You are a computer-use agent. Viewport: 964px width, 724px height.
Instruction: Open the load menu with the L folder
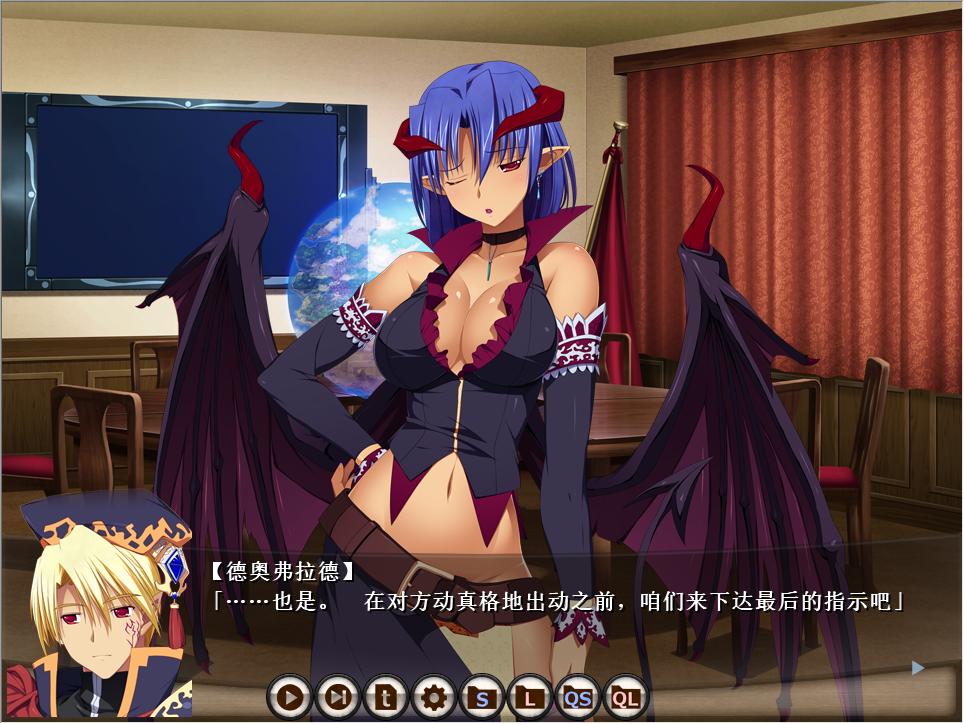[530, 697]
